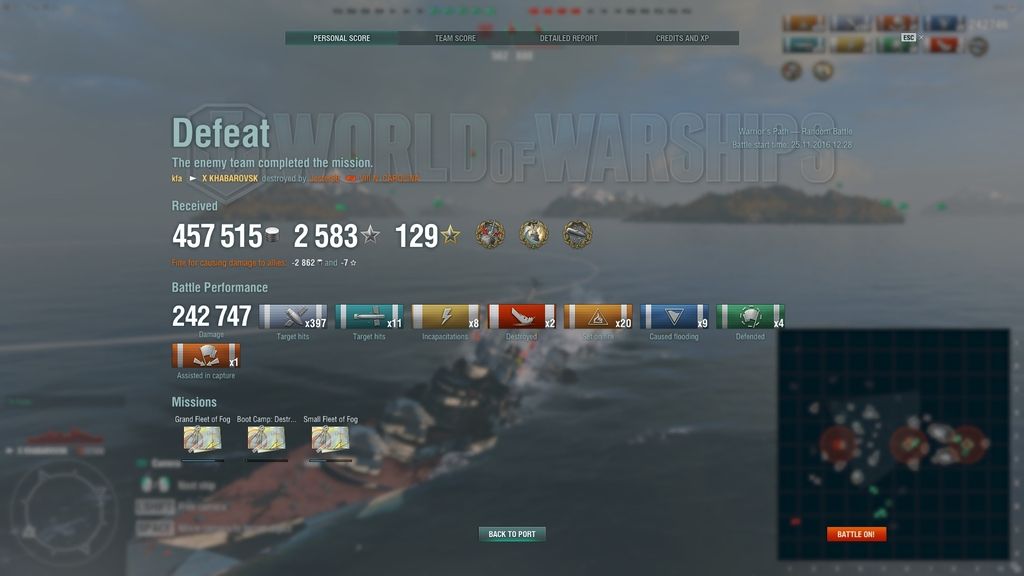Click the Incapacitations ribbon showing x8
This screenshot has height=576, width=1024.
(446, 317)
